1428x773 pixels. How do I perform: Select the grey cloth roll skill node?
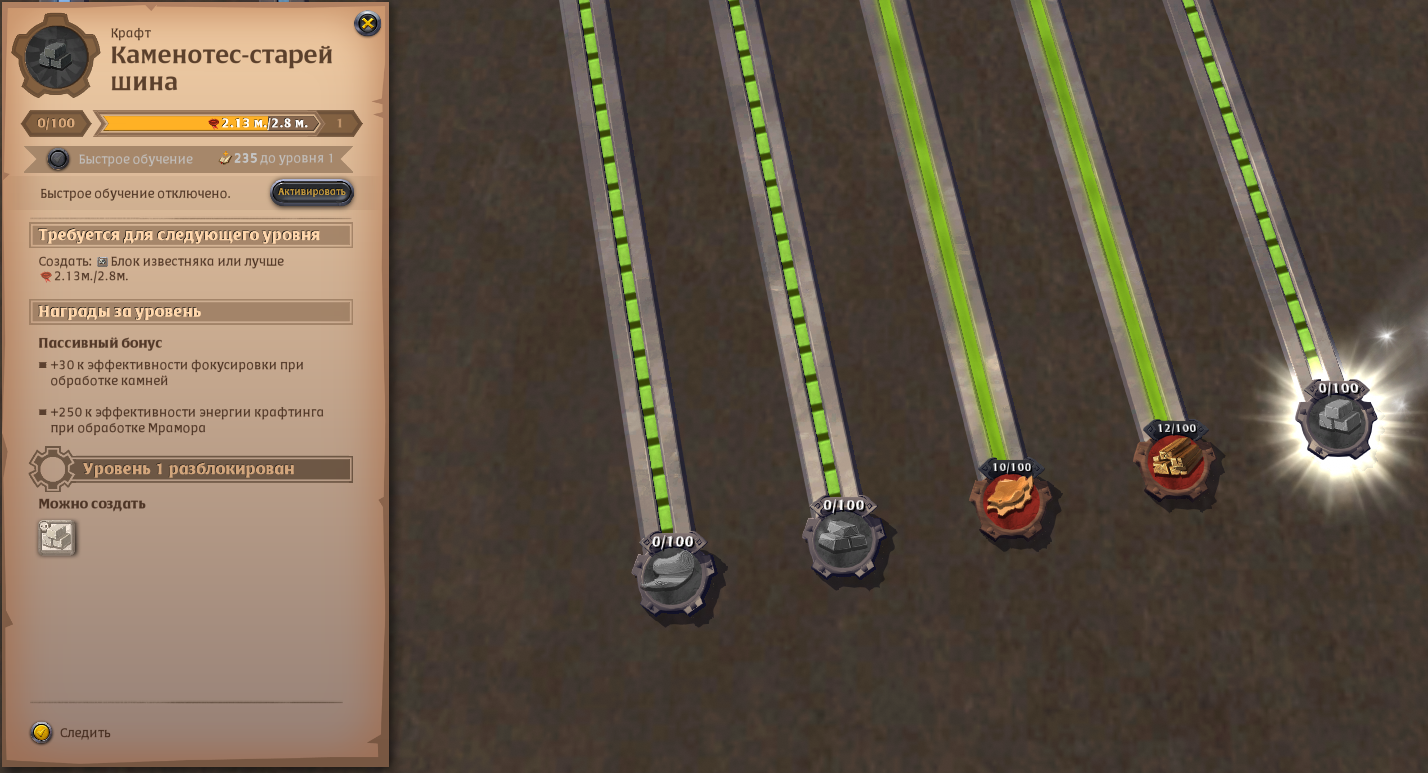click(x=672, y=579)
